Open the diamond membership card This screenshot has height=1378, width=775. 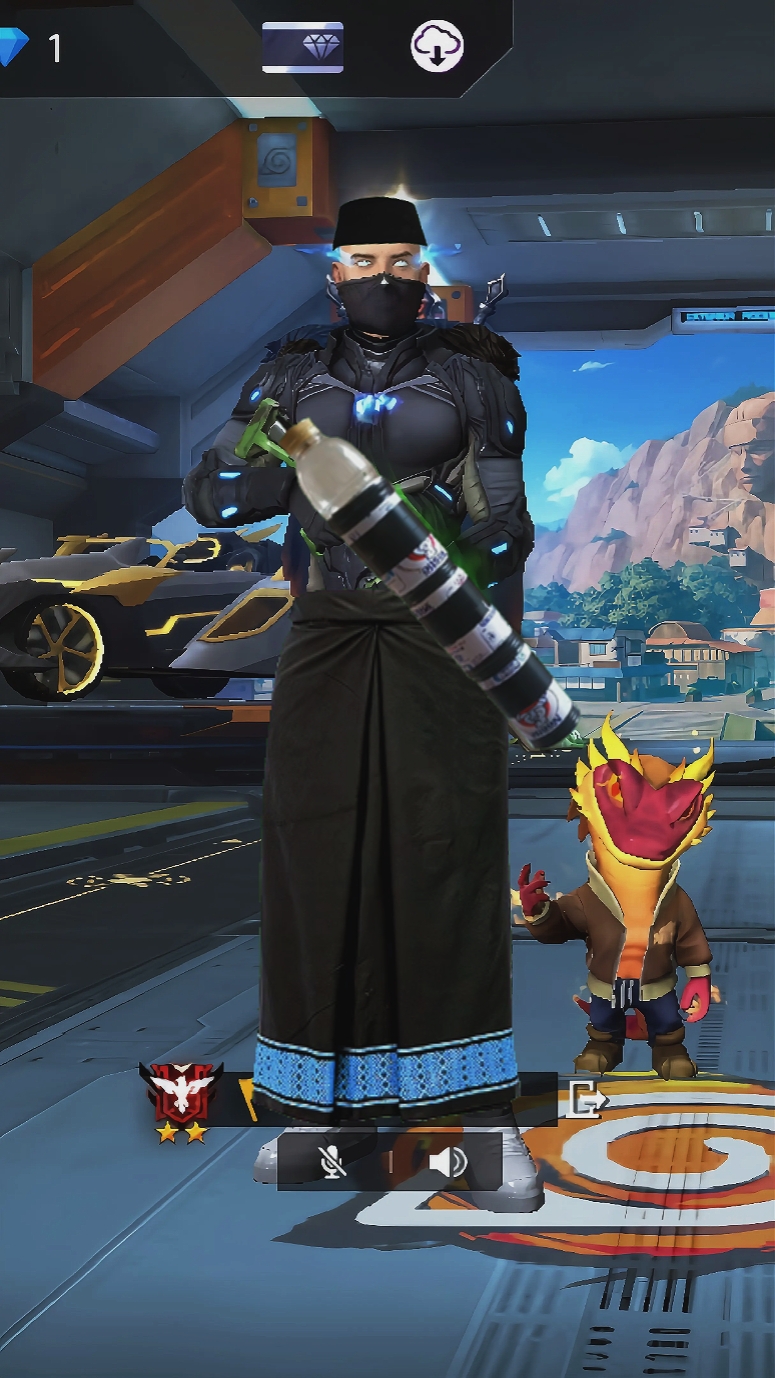click(x=303, y=47)
